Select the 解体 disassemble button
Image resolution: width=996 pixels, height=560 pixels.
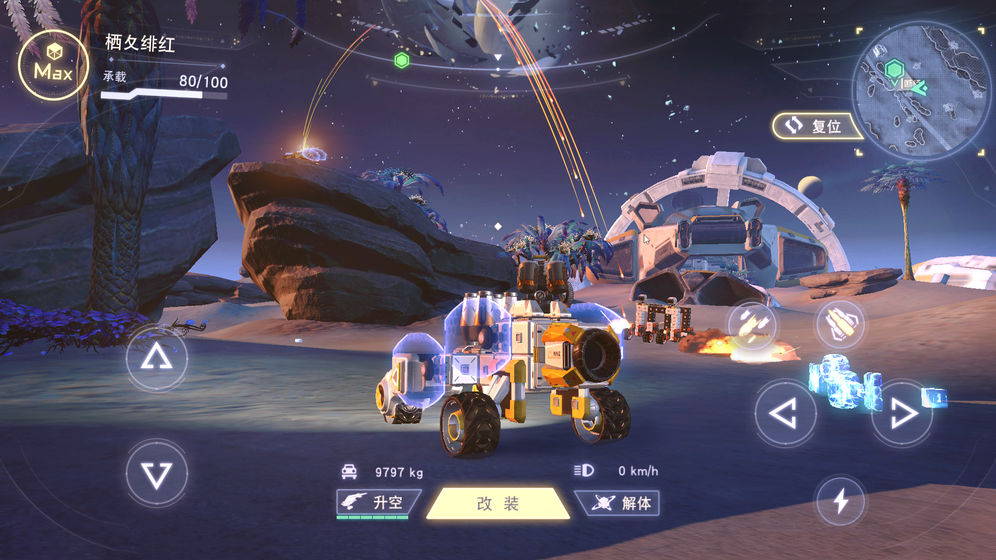pos(618,503)
